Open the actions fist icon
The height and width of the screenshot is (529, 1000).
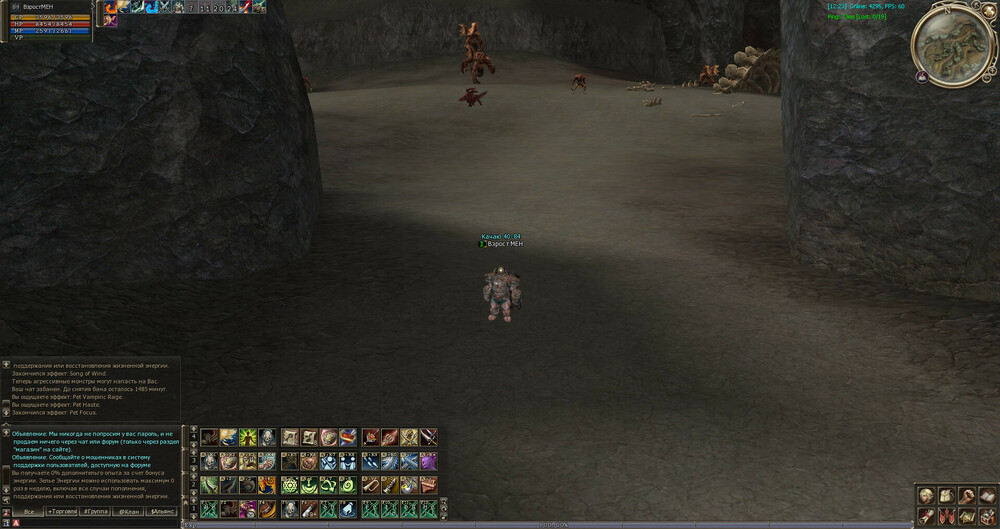point(967,496)
